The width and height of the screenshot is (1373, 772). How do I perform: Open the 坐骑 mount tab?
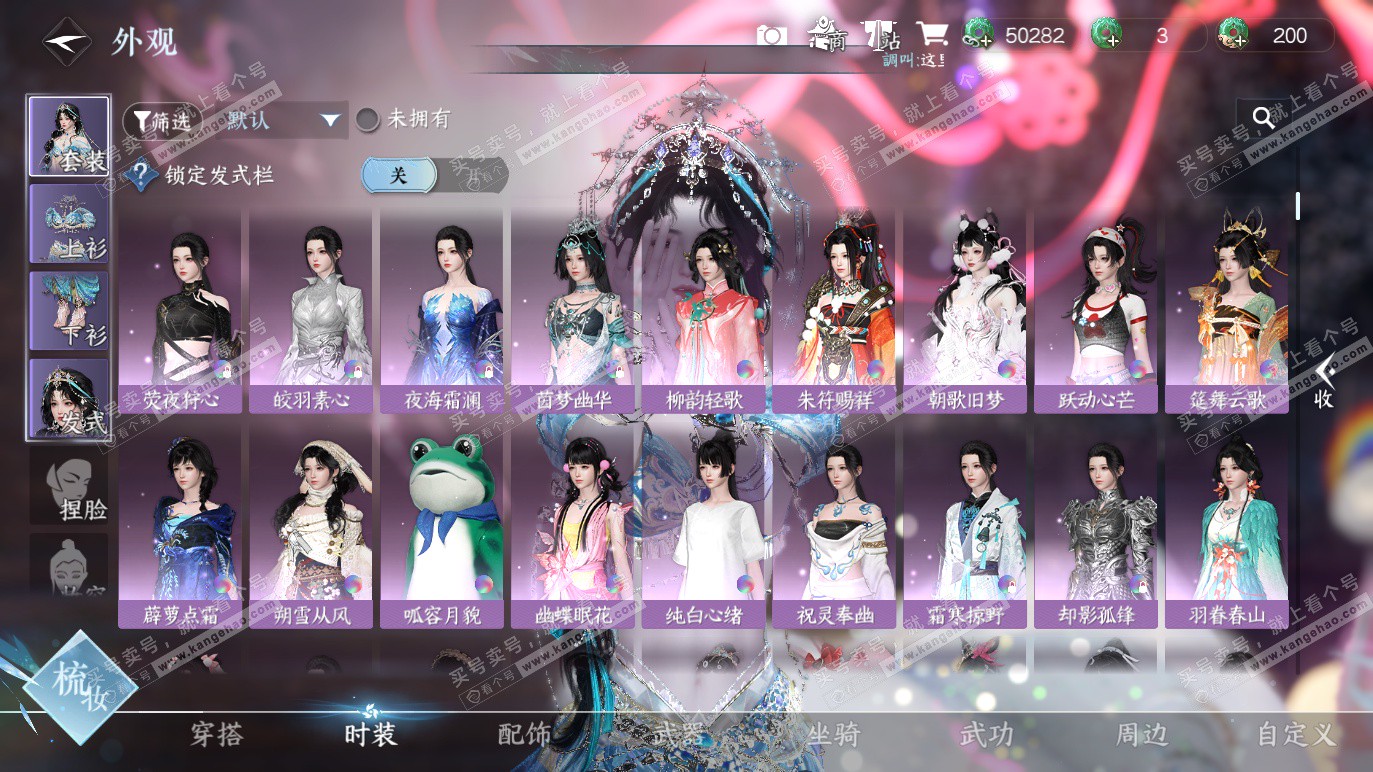(x=833, y=735)
